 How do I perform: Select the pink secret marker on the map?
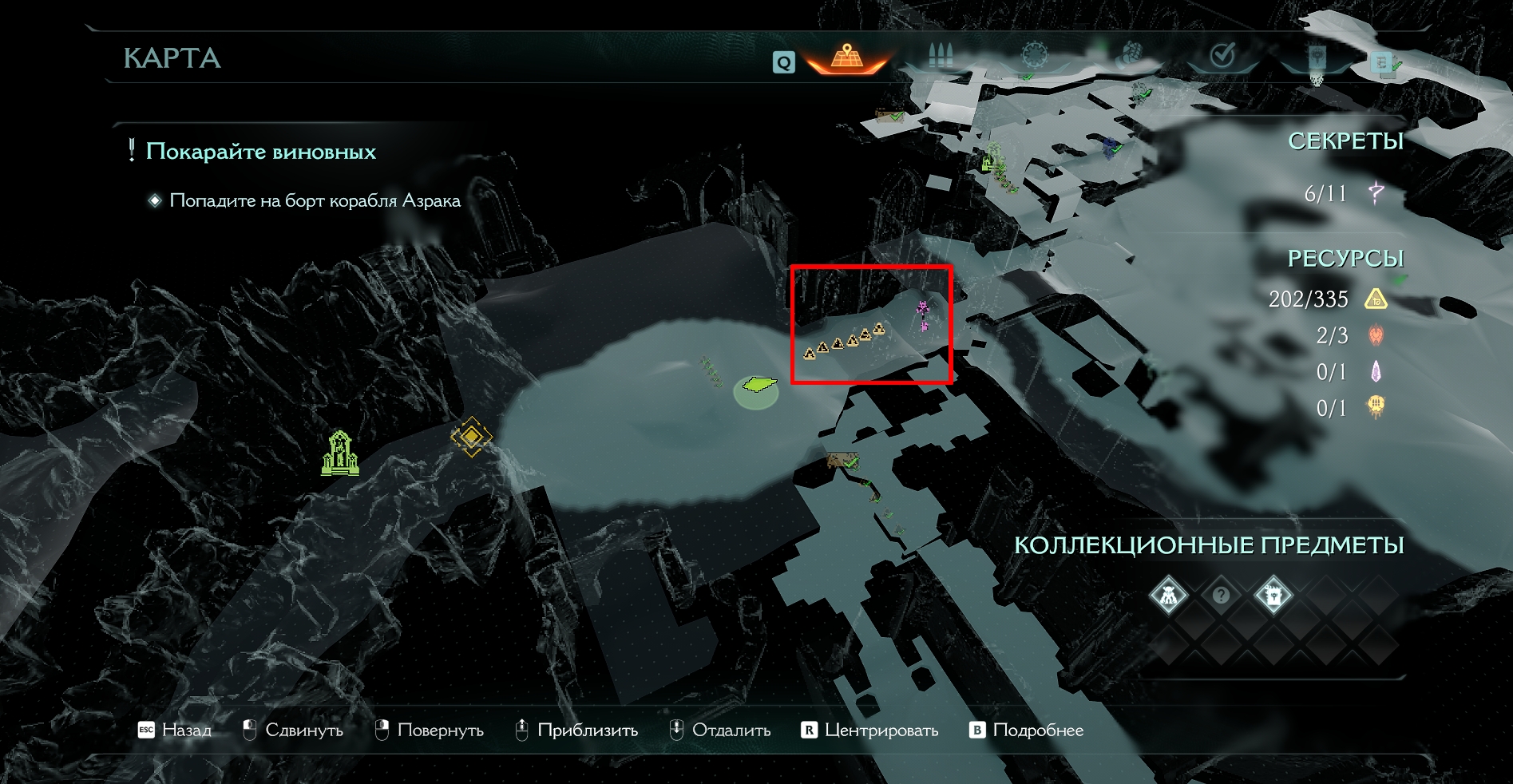click(x=923, y=314)
